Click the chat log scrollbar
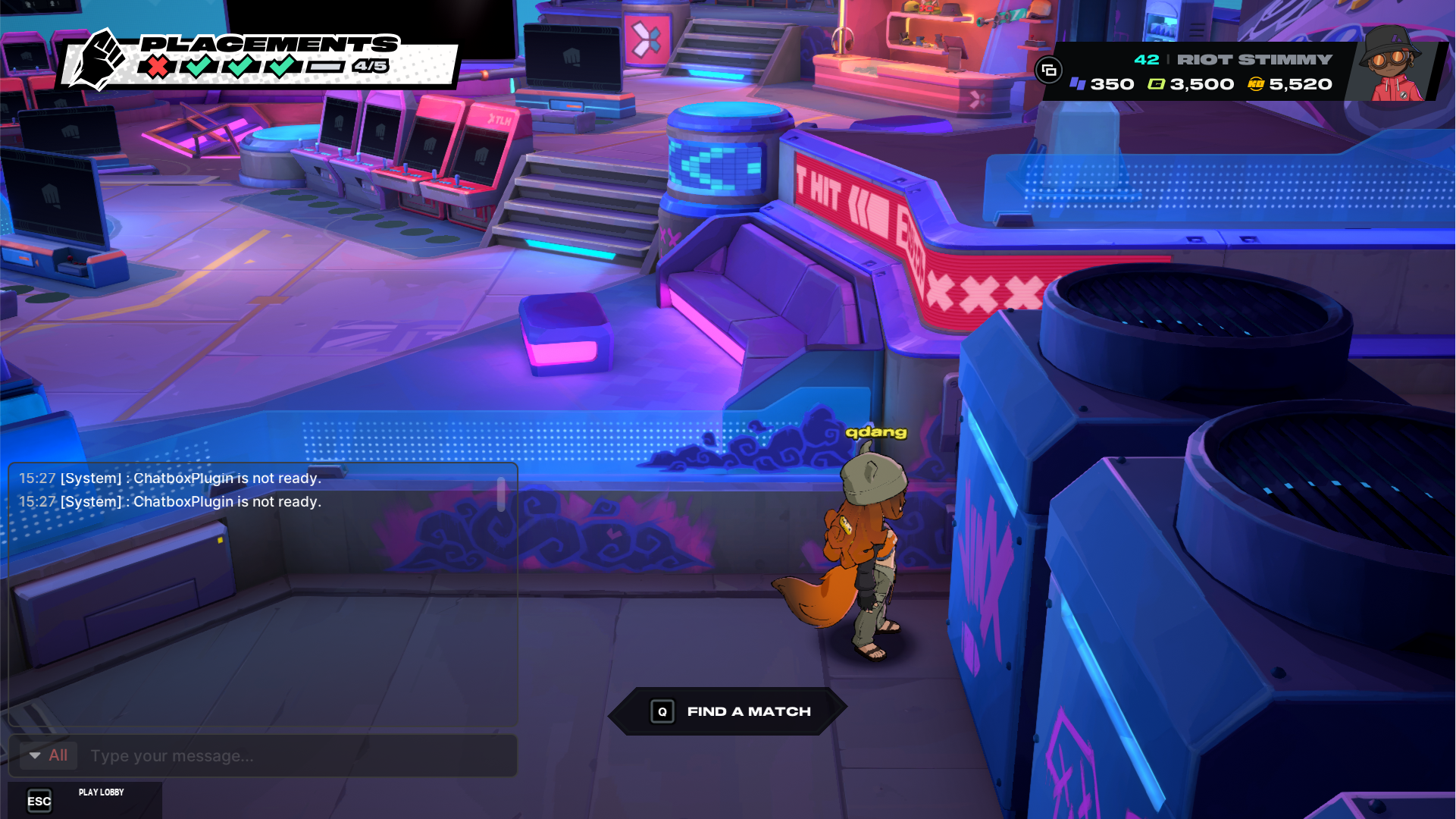 pyautogui.click(x=501, y=494)
